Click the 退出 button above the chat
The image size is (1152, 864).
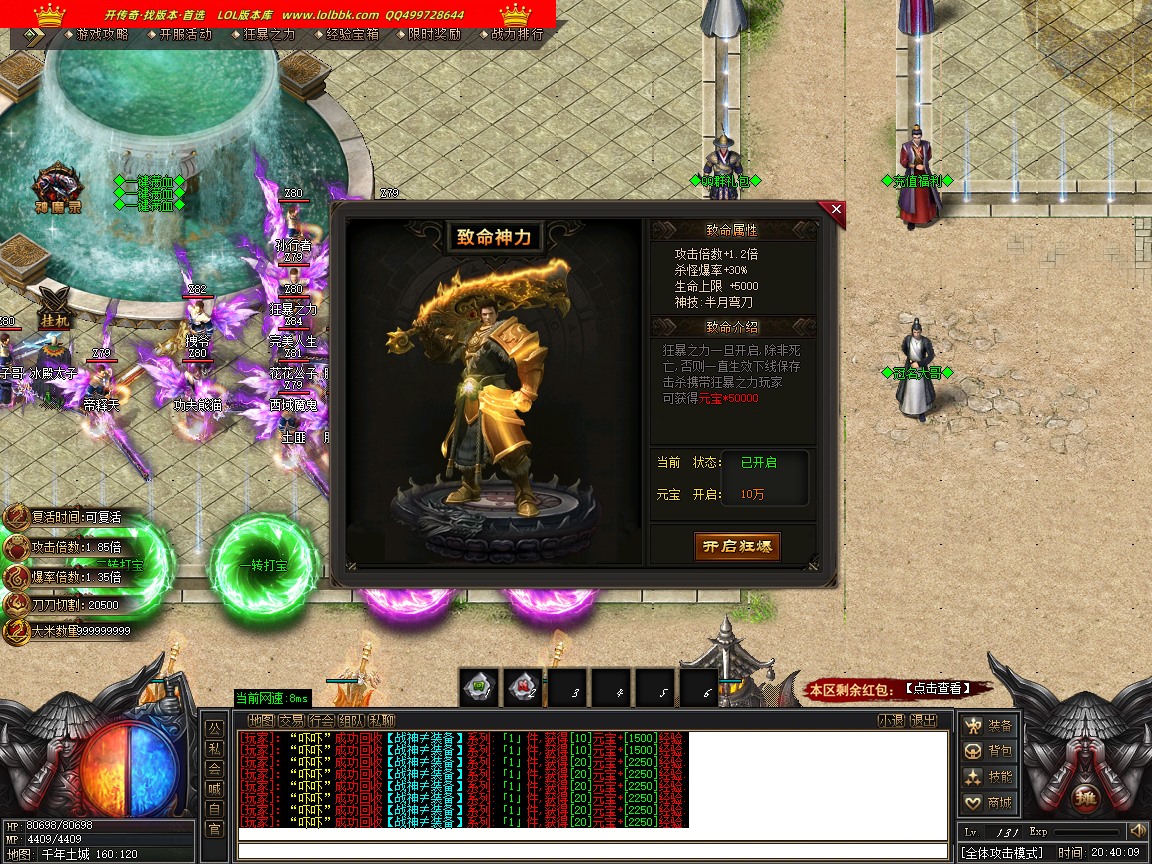click(923, 720)
